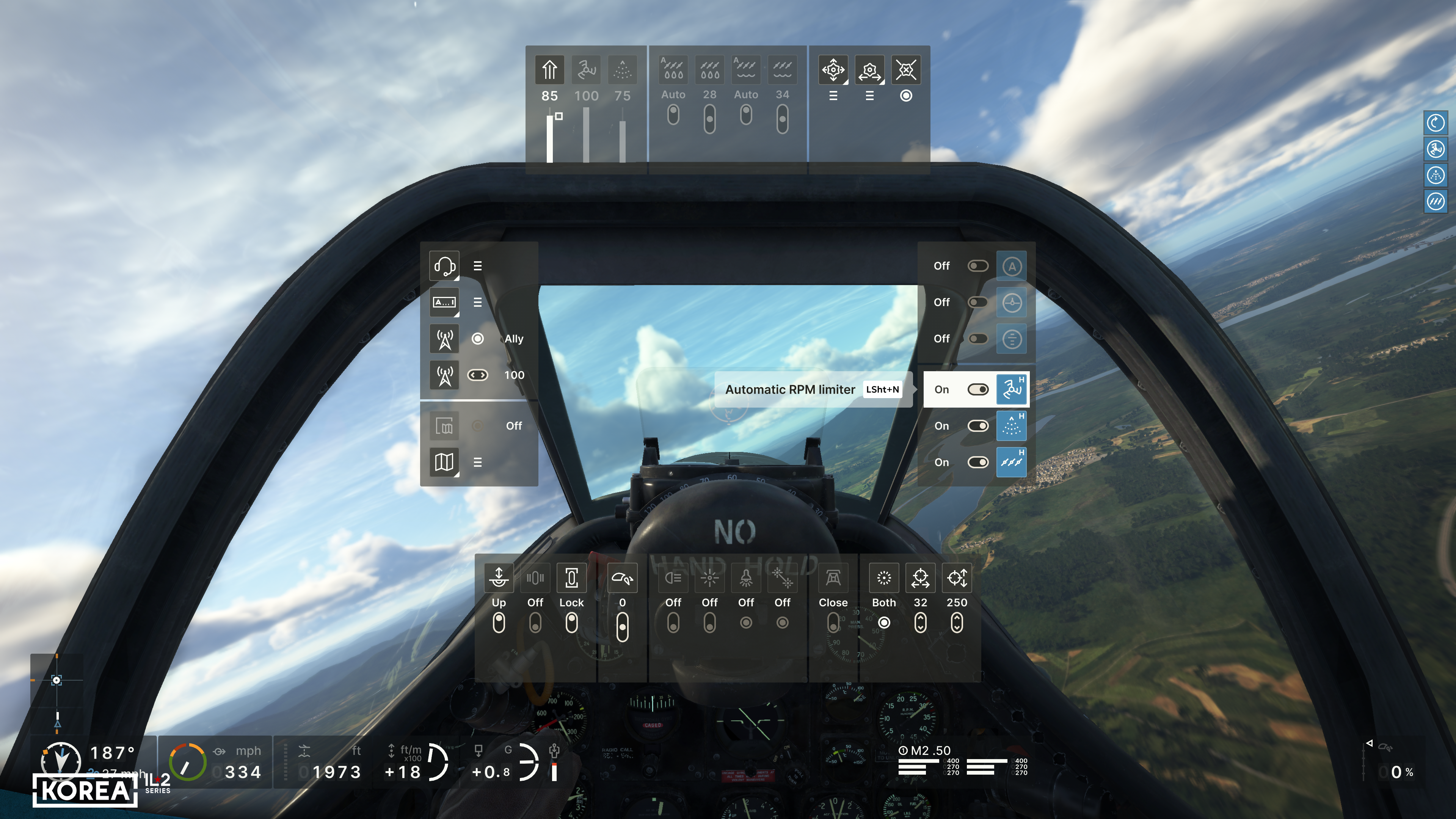Click the canopy Close control icon

pos(833,578)
